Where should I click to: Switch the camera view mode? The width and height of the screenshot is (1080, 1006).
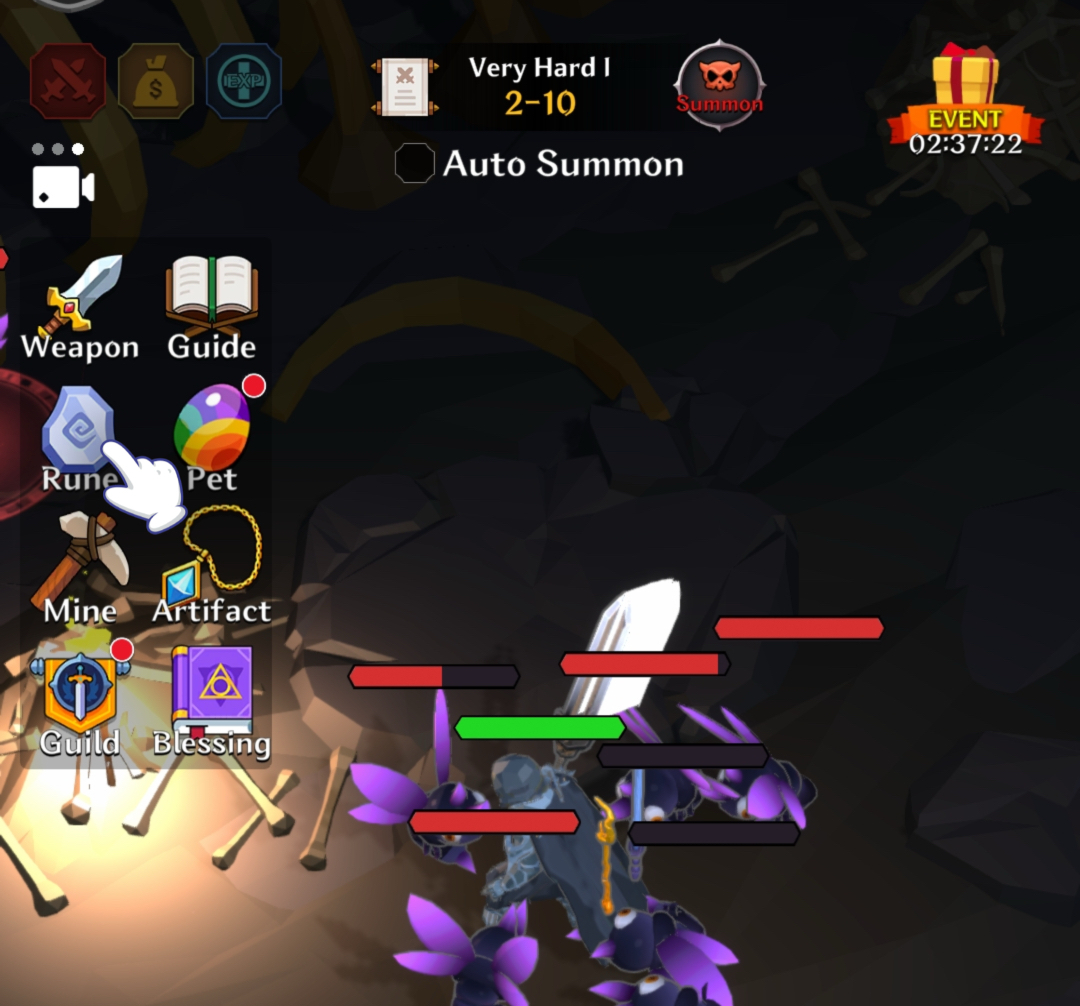point(63,187)
